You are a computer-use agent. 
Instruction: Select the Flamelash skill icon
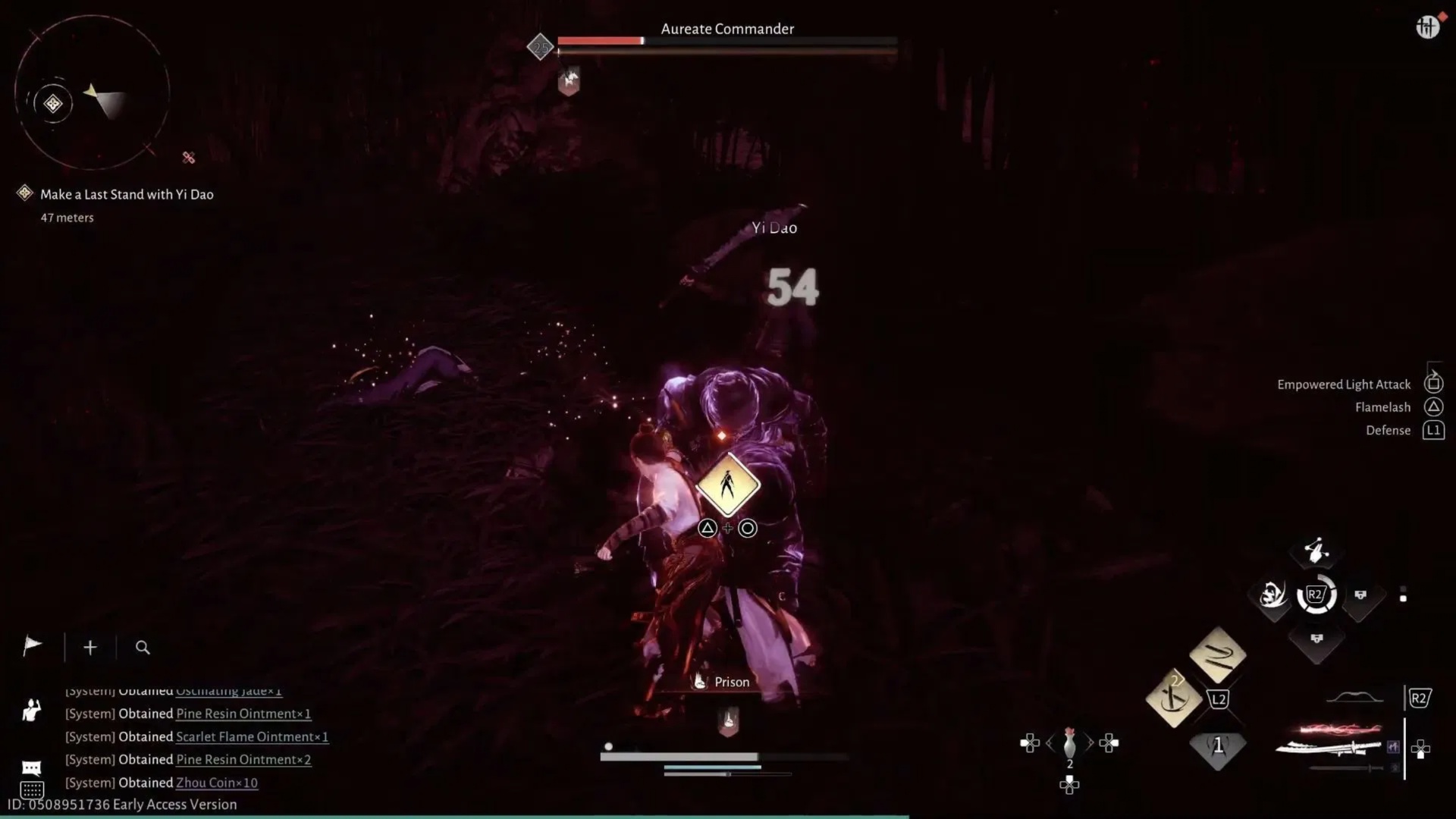pos(1433,406)
